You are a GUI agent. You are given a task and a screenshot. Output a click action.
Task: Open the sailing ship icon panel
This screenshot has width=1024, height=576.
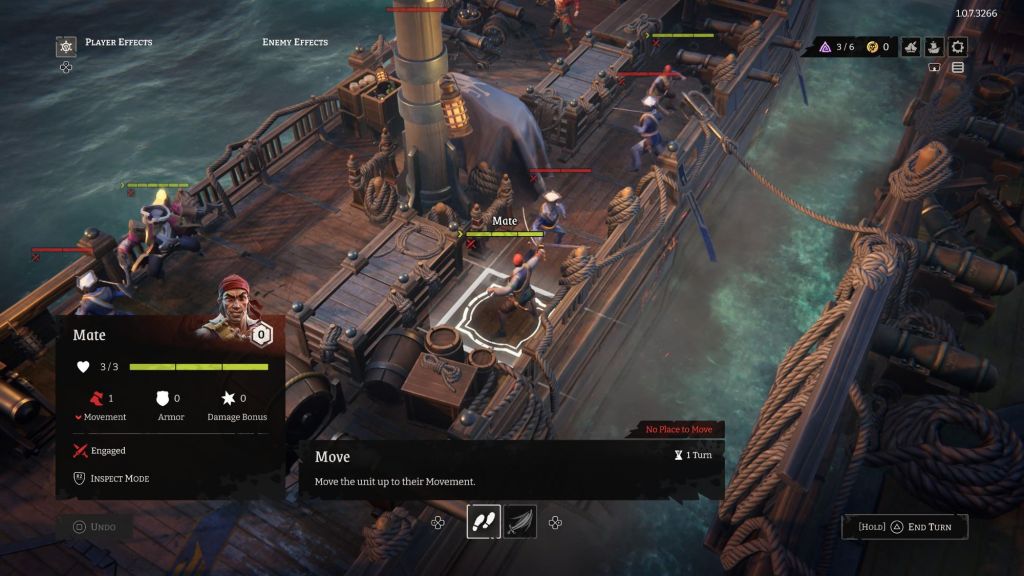[934, 47]
